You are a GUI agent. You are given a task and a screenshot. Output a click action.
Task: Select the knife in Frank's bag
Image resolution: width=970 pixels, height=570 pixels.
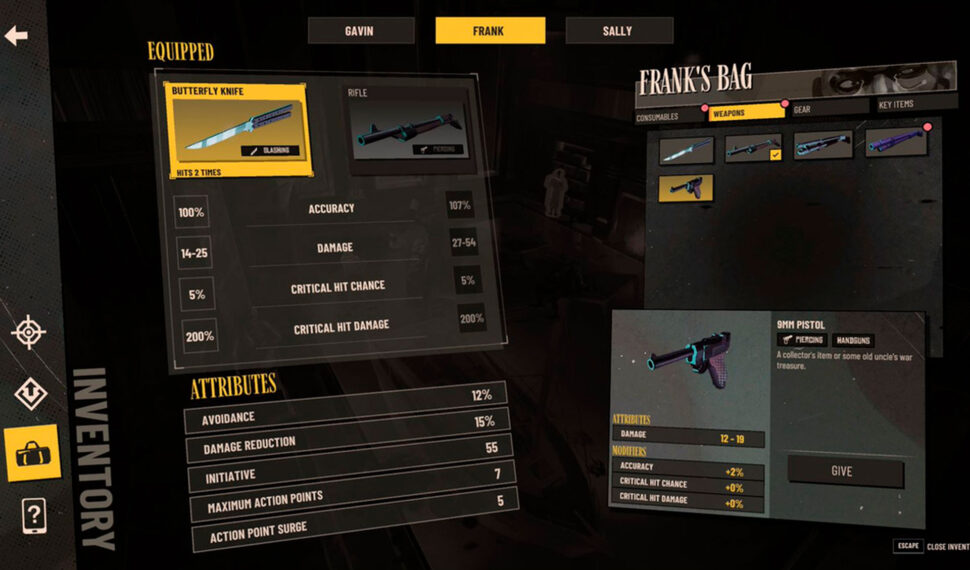click(686, 149)
